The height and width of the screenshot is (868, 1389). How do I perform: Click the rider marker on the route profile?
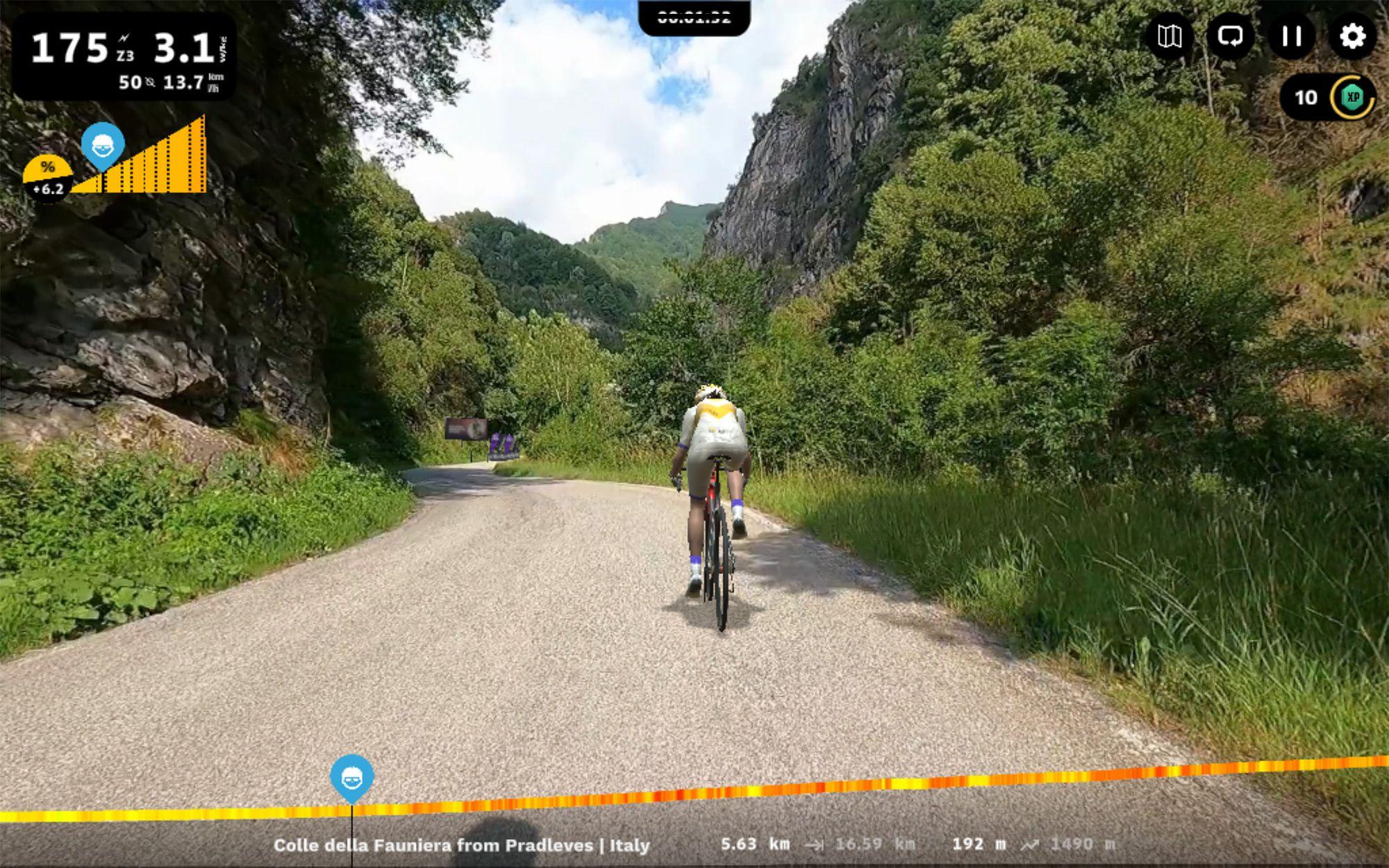(x=351, y=778)
